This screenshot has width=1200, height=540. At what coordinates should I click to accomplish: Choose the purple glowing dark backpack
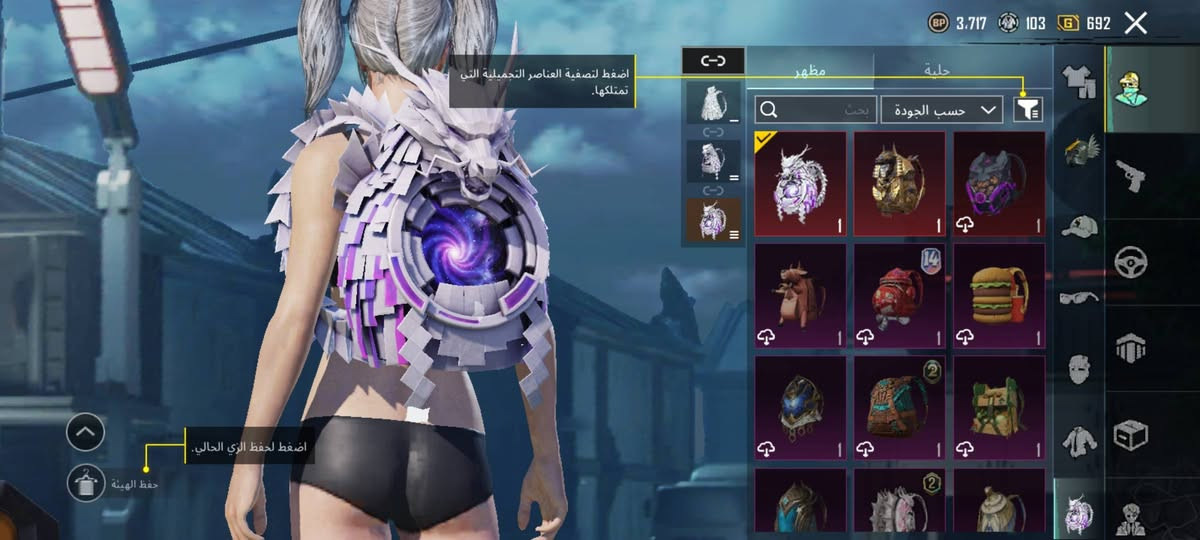[998, 183]
